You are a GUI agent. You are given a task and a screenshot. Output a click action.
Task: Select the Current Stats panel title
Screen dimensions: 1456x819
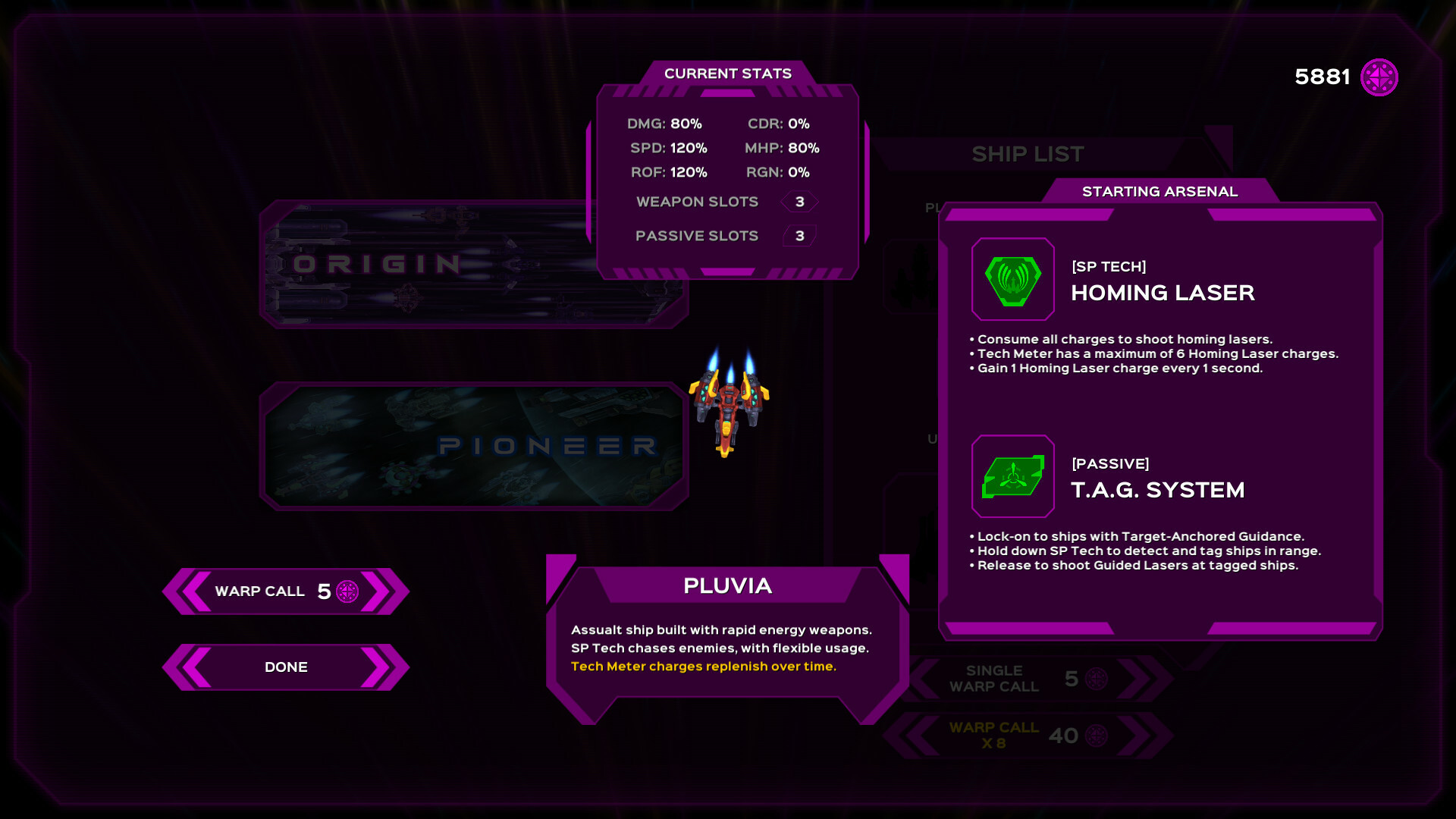(x=727, y=74)
